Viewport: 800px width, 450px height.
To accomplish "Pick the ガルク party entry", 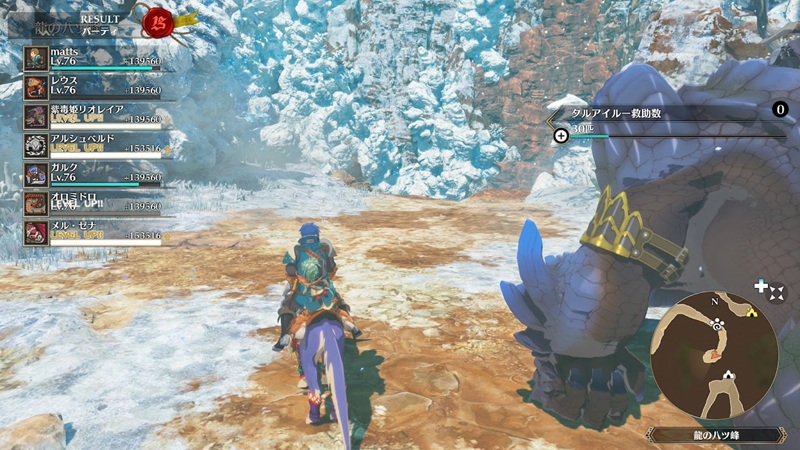I will coord(95,173).
